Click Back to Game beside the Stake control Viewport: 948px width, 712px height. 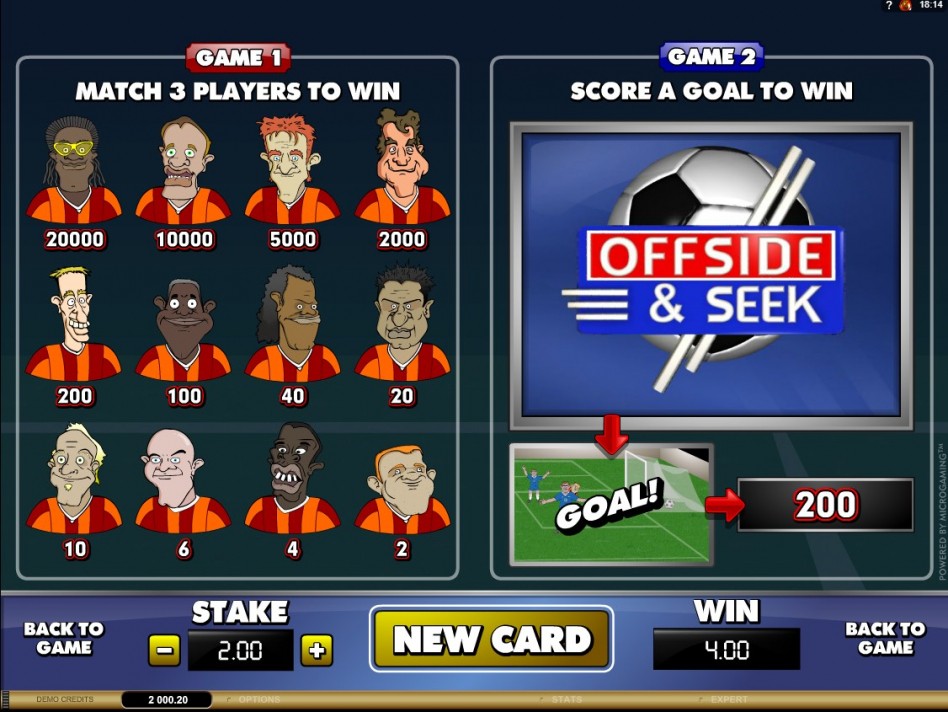(63, 638)
